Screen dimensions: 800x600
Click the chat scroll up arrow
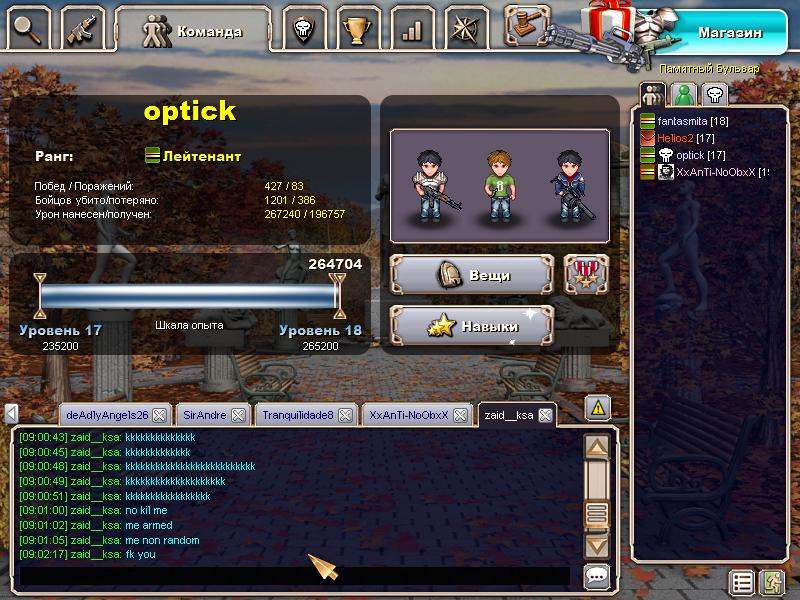click(597, 447)
